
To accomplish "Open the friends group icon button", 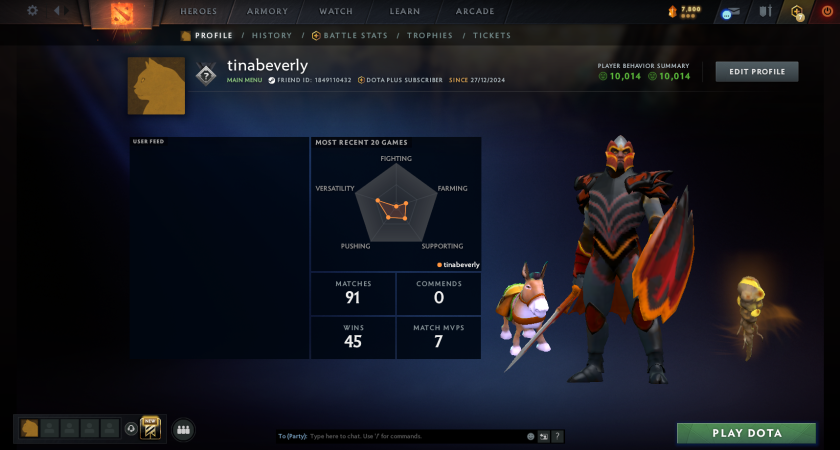I will tap(183, 429).
